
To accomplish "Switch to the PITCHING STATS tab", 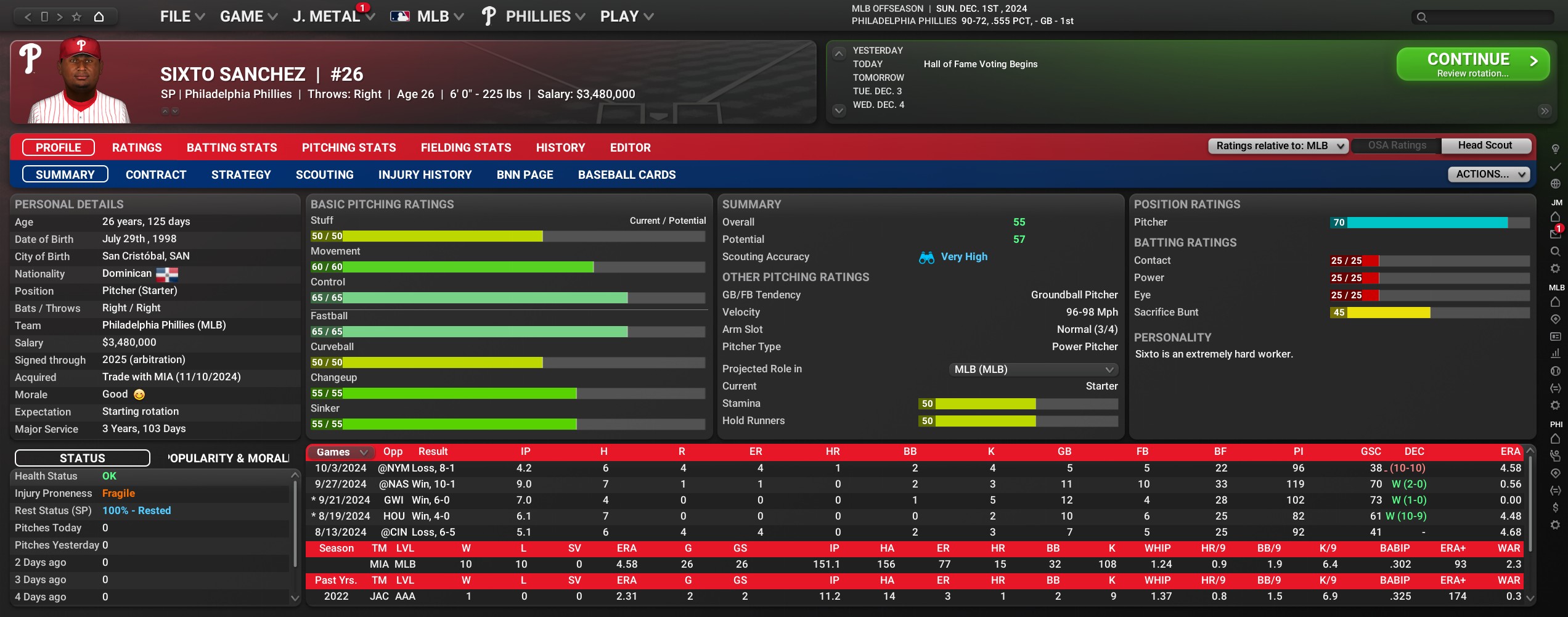I will click(349, 148).
